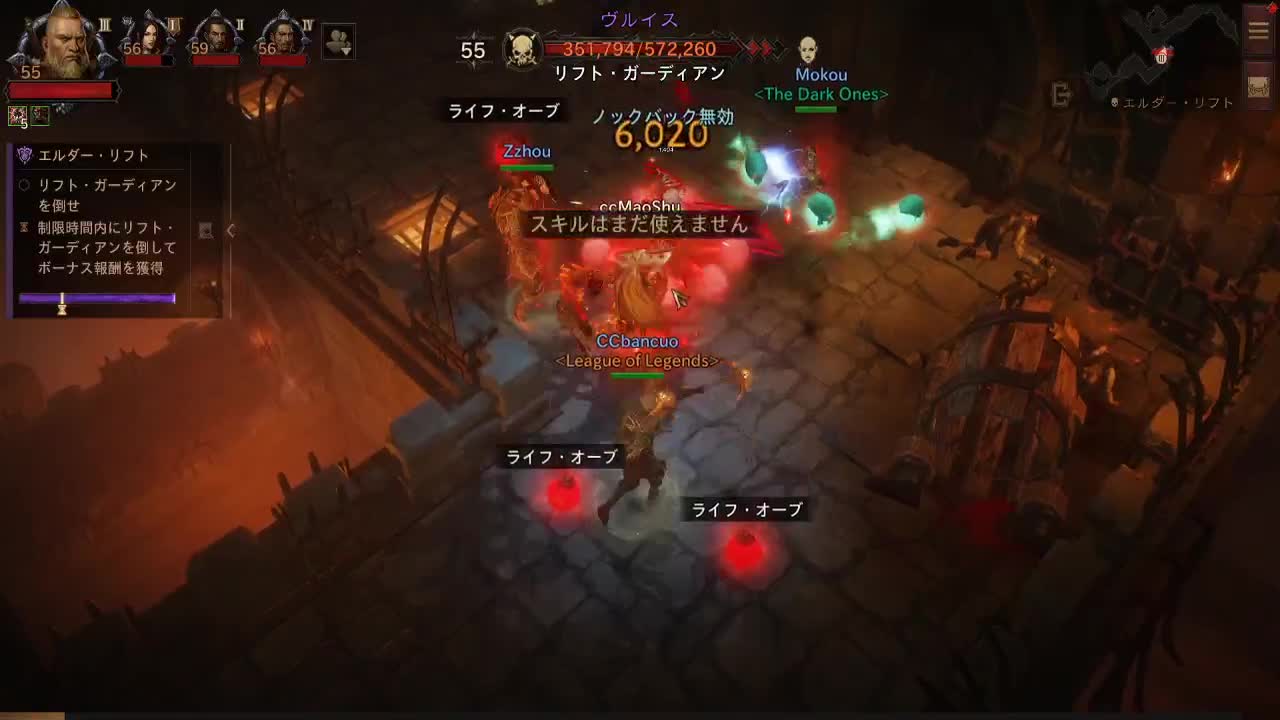This screenshot has height=720, width=1280.
Task: Click the red notification dot above the menu
Action: point(1272,8)
